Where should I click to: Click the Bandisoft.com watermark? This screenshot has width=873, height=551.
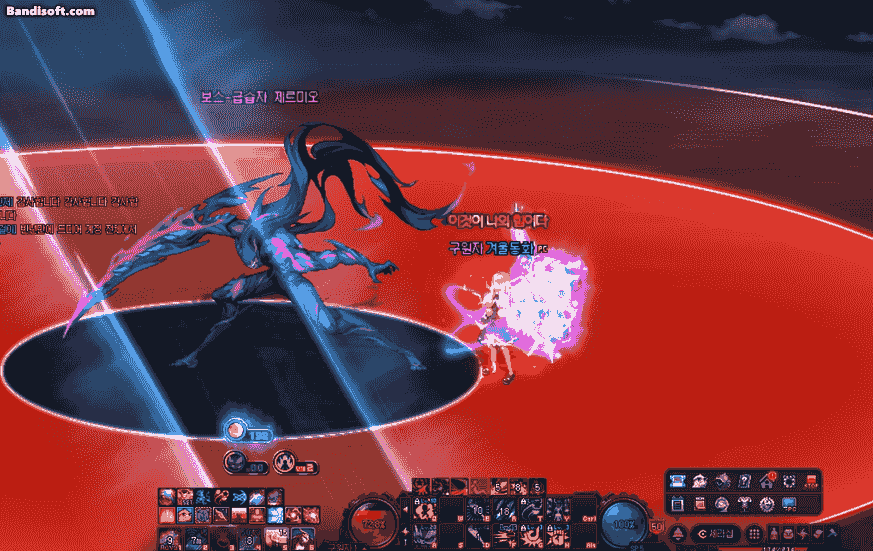click(x=50, y=11)
